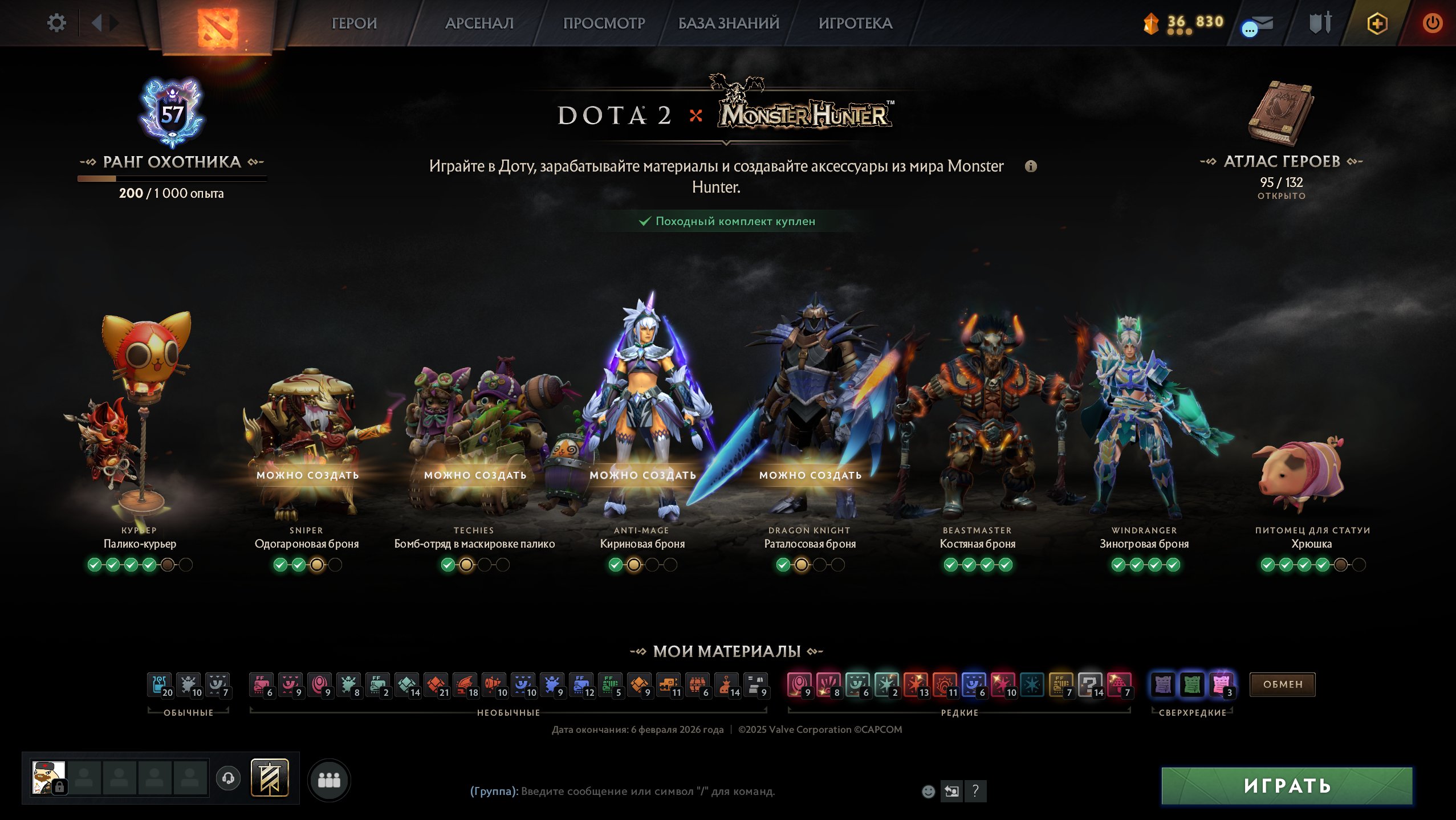Open the БАЗА ЗНАНИЙ menu item

(728, 24)
